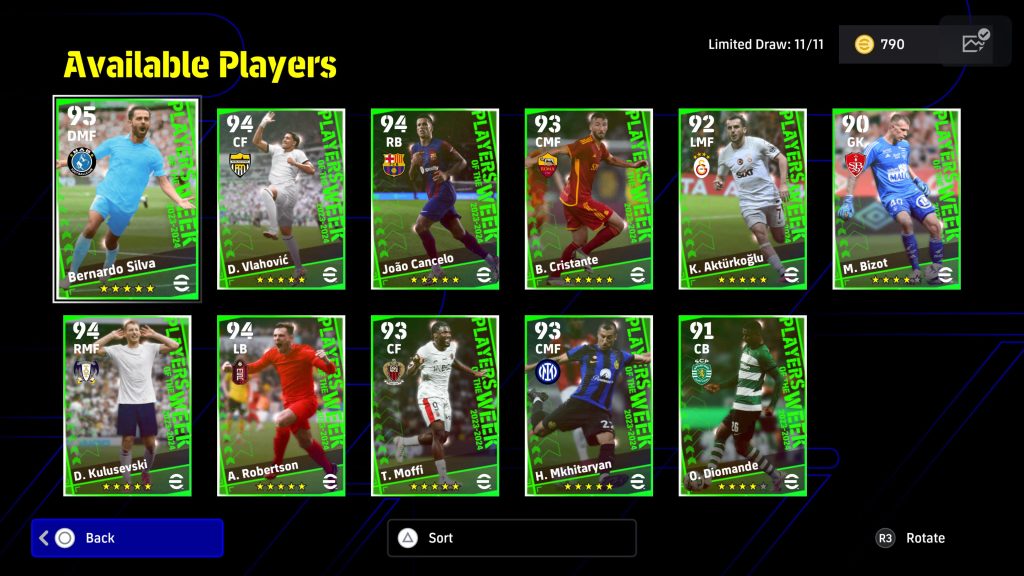Select the A. Robertson card

[x=281, y=406]
